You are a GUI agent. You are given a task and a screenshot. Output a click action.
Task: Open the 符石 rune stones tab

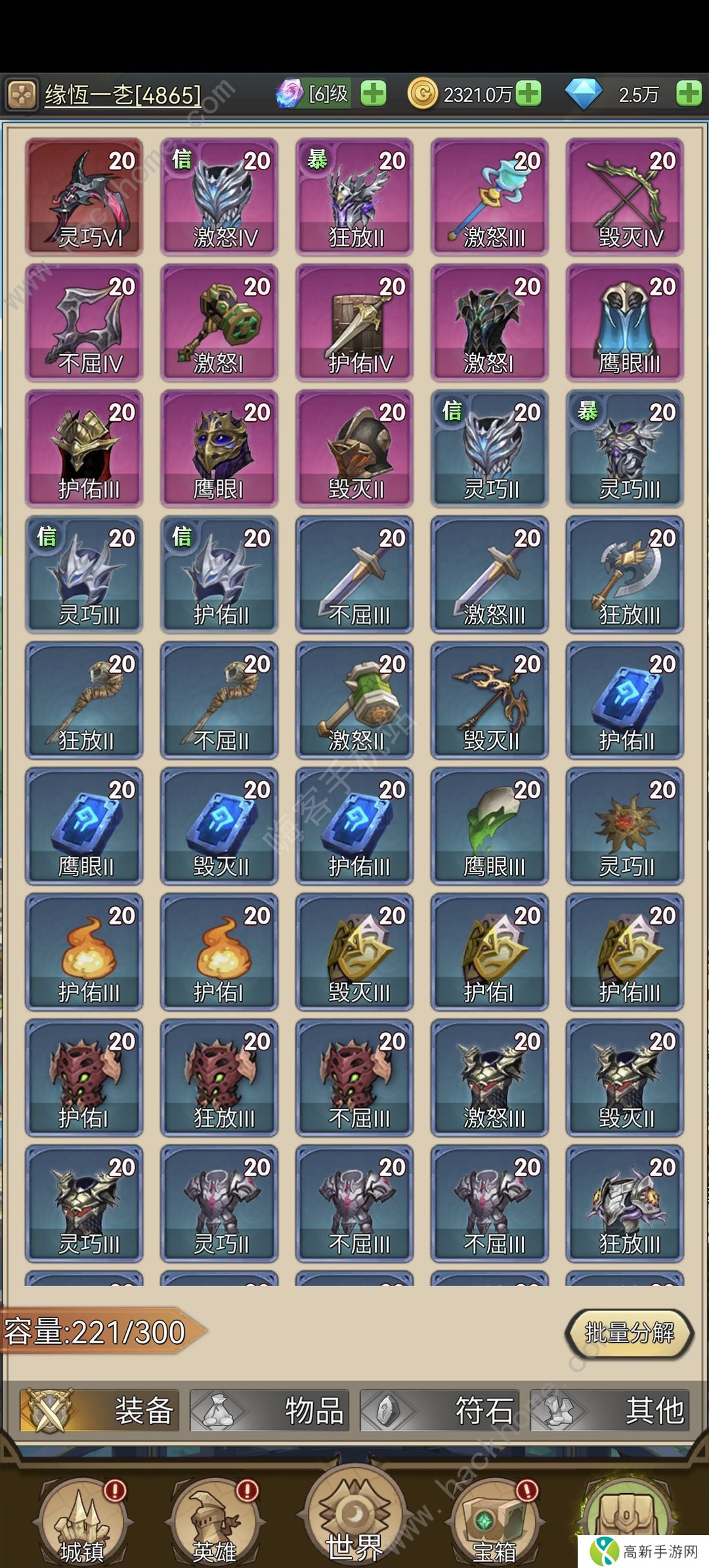coord(439,1410)
